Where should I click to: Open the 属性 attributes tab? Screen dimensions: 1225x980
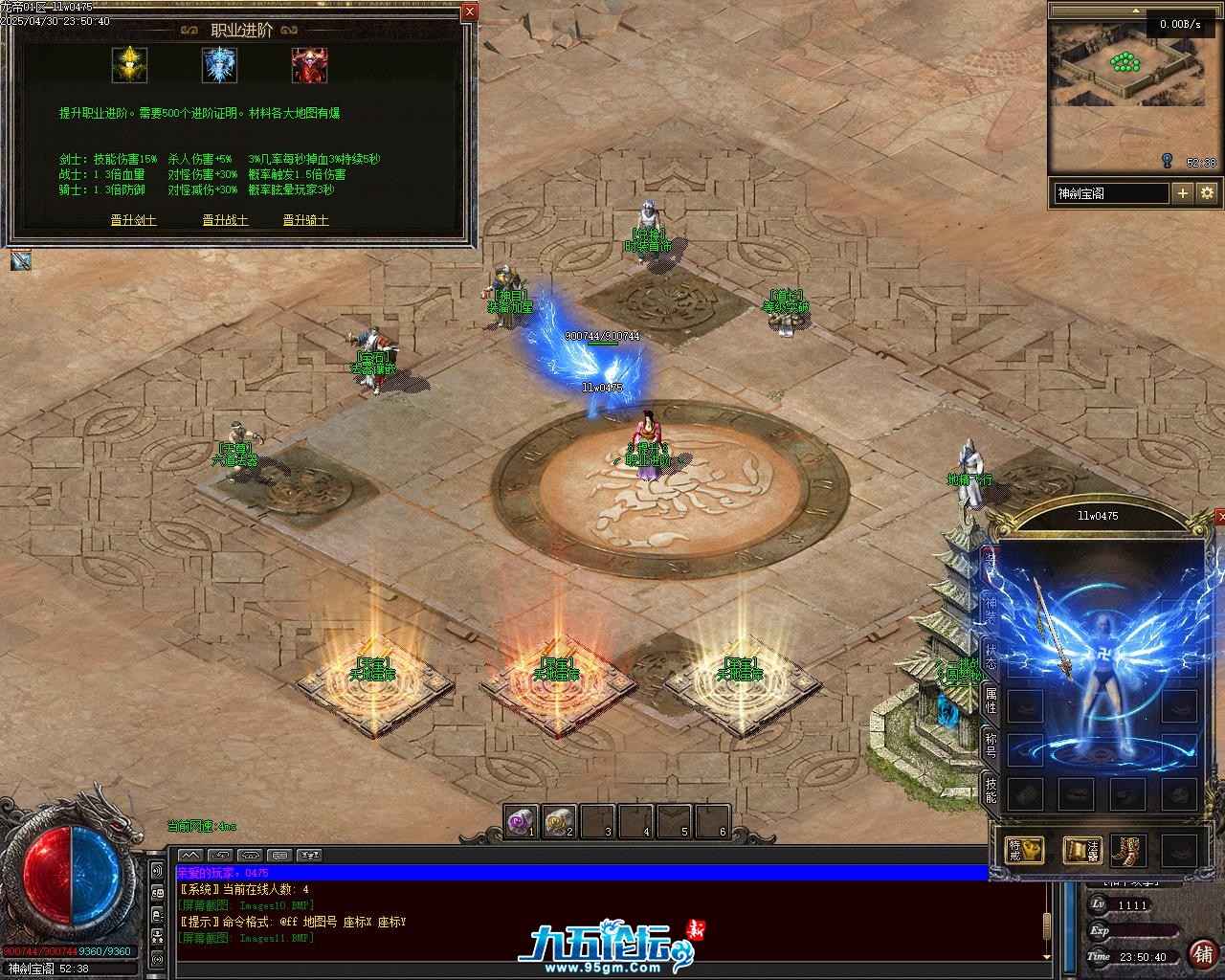point(991,702)
